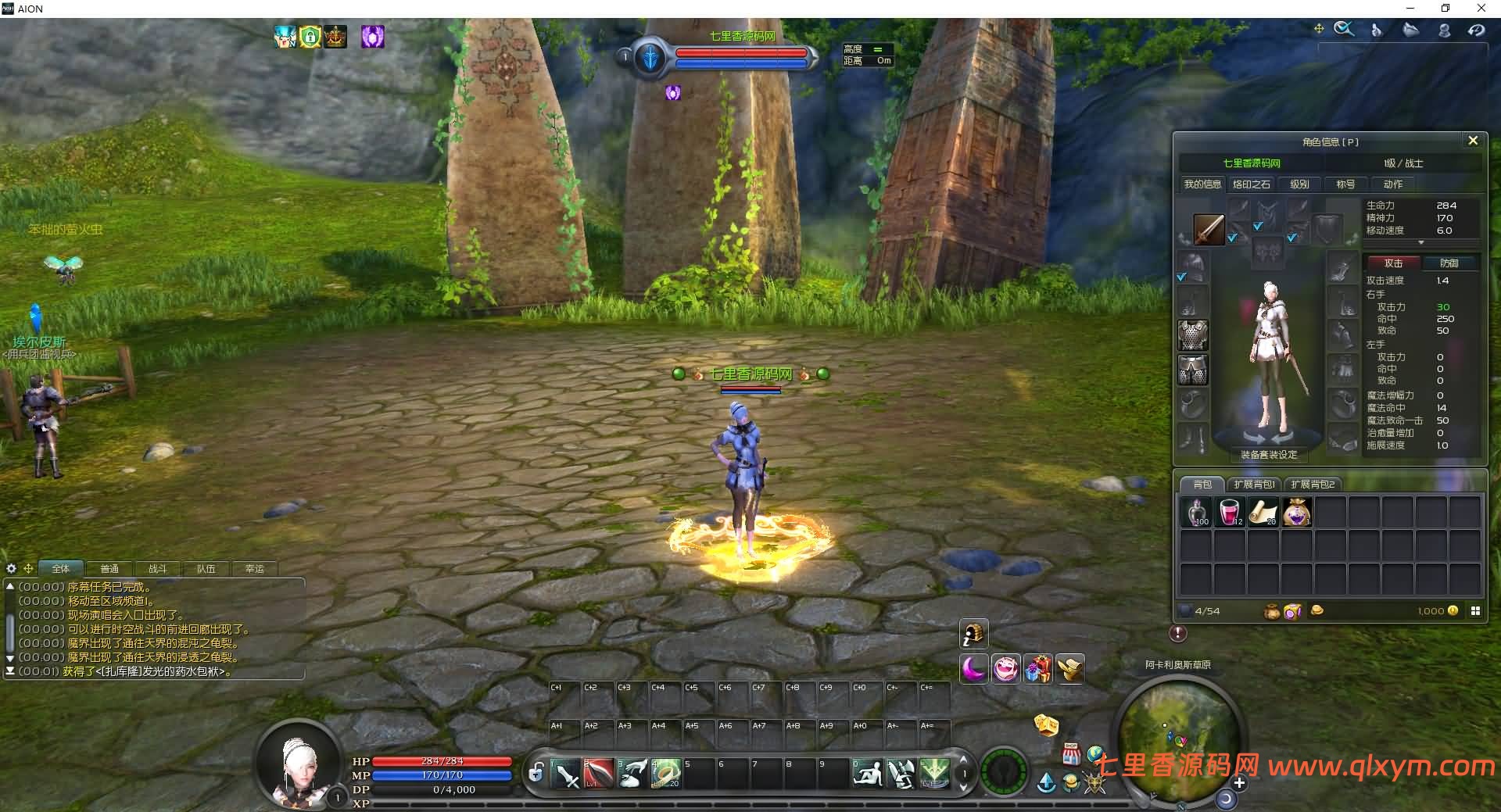
Task: Select the equipped sword weapon slot
Action: pyautogui.click(x=1209, y=230)
